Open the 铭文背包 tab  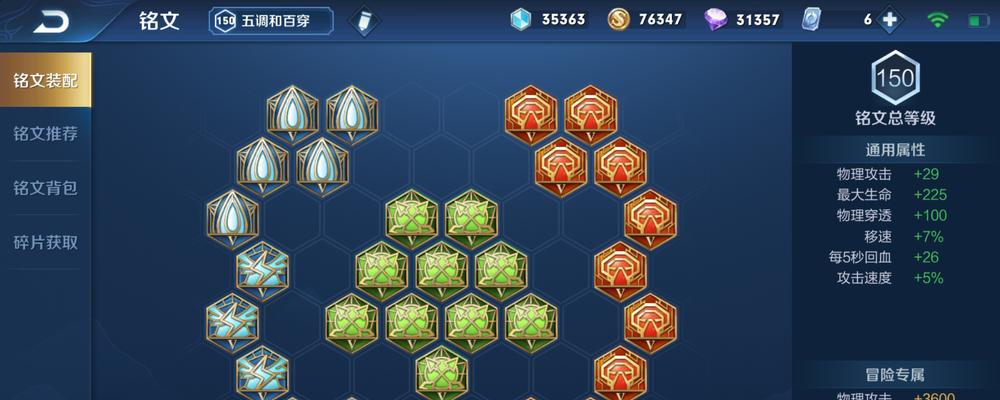(x=45, y=188)
